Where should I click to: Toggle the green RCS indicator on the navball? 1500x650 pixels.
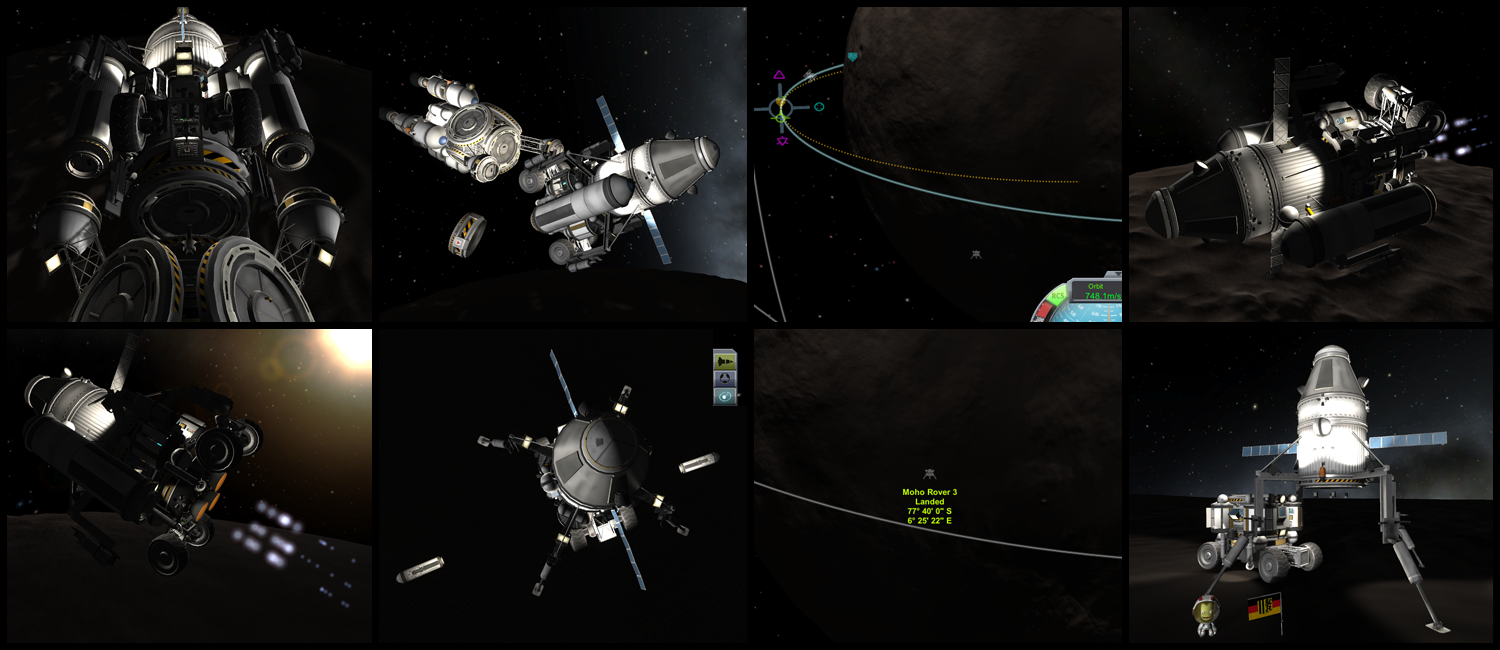pos(1056,298)
